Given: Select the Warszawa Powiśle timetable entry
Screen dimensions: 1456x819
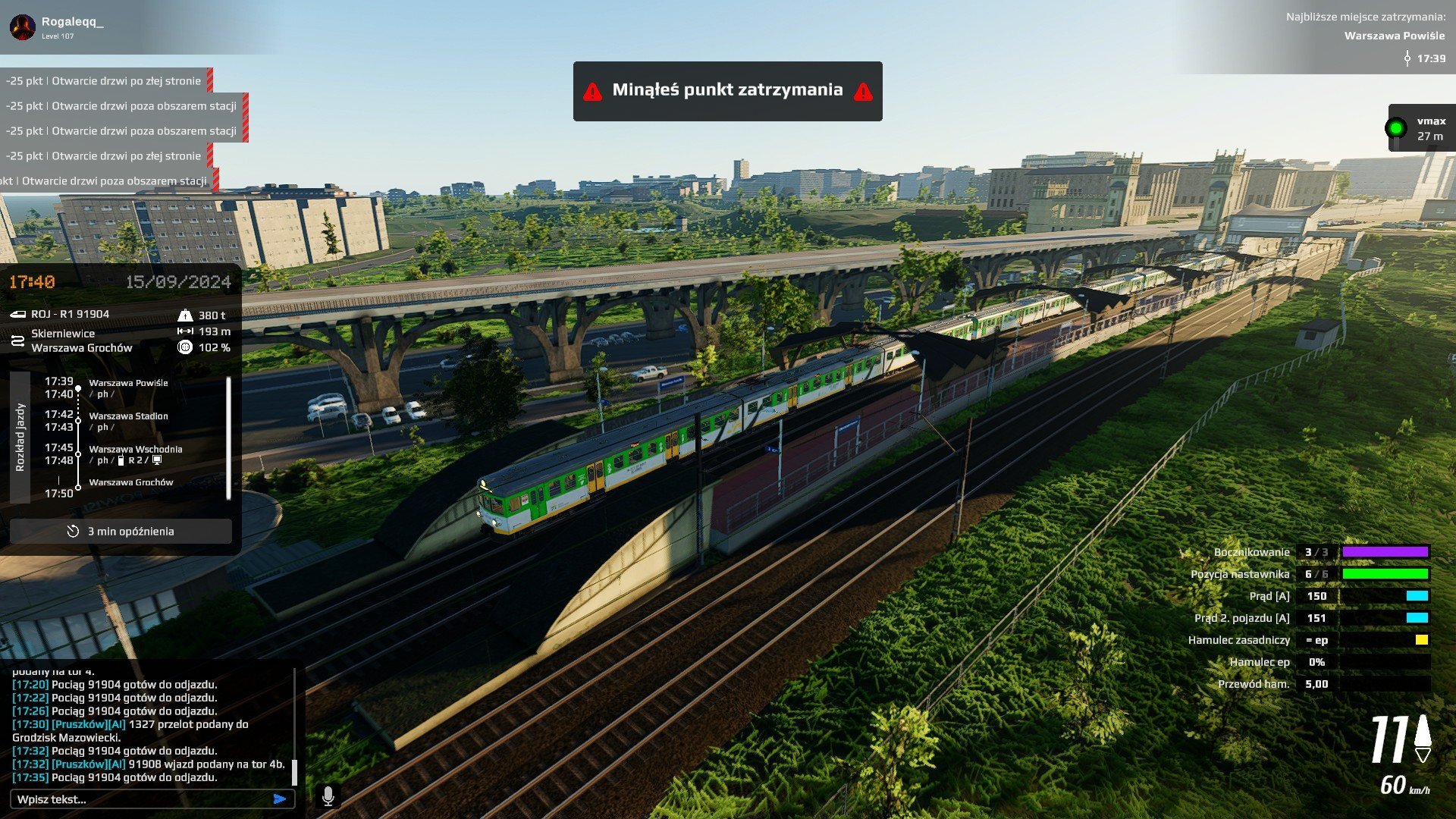Looking at the screenshot, I should (x=128, y=383).
